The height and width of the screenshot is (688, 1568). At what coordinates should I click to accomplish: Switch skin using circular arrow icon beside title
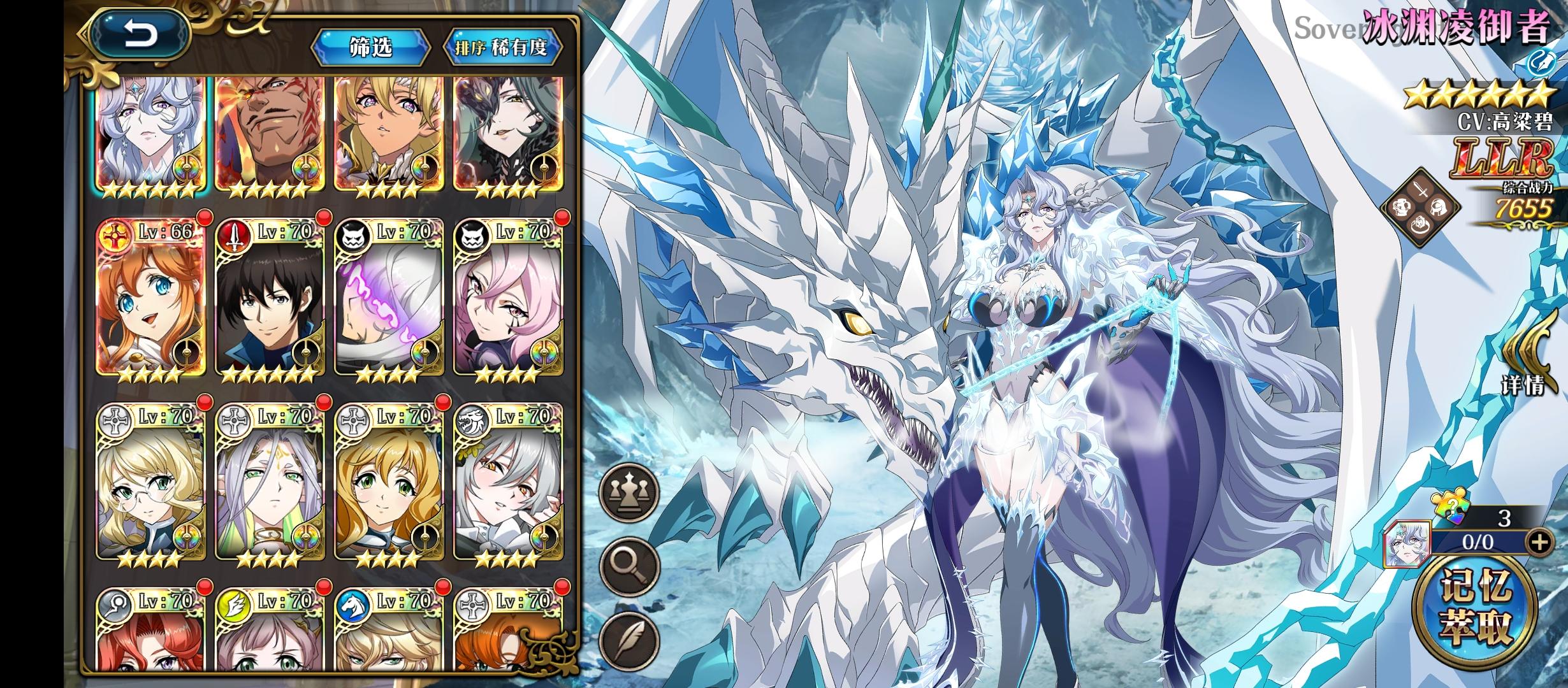coord(1543,64)
